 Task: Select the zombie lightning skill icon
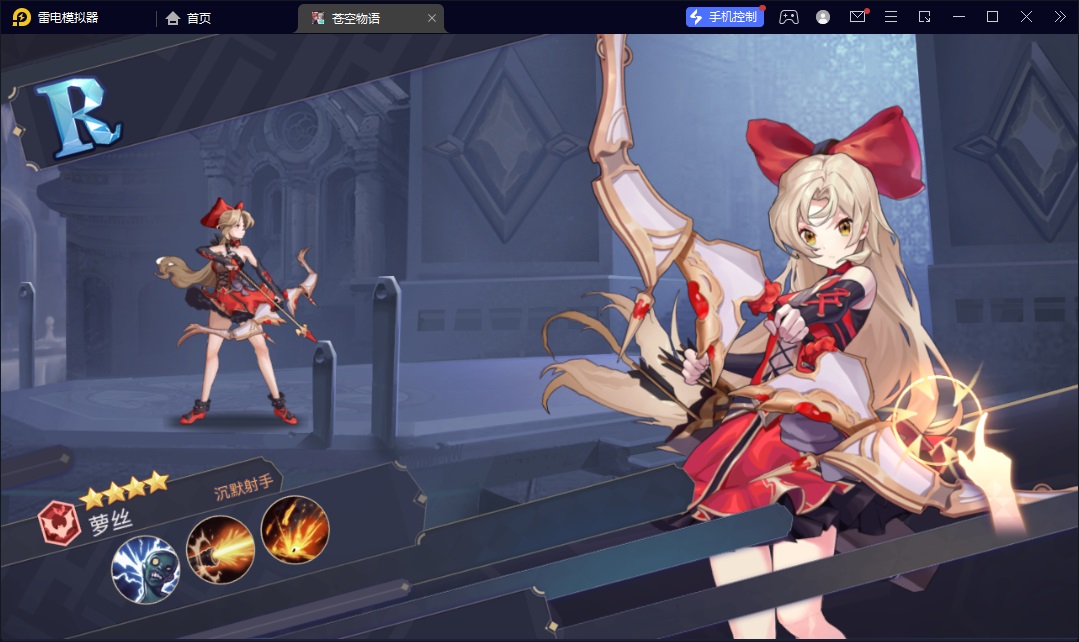[145, 569]
